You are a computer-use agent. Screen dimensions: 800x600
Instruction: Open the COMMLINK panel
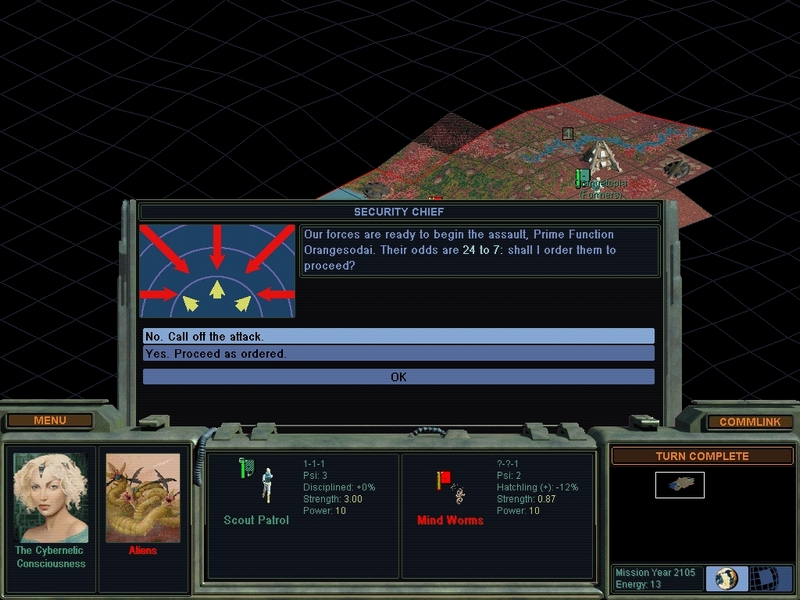(749, 422)
